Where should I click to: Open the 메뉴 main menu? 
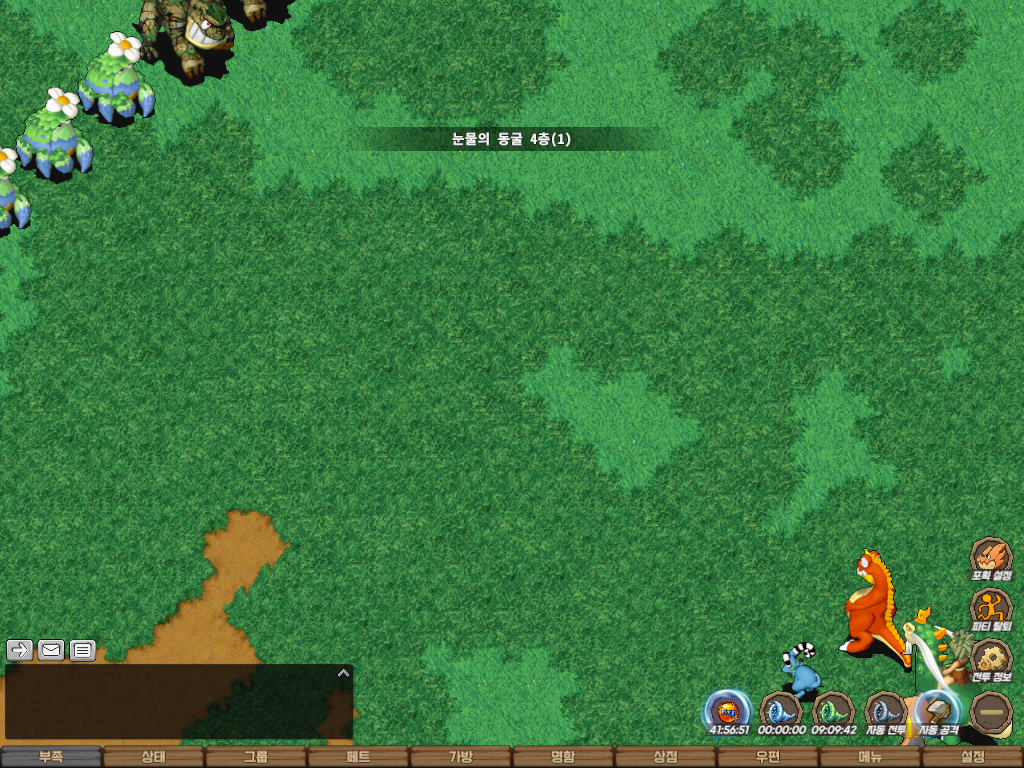point(870,757)
